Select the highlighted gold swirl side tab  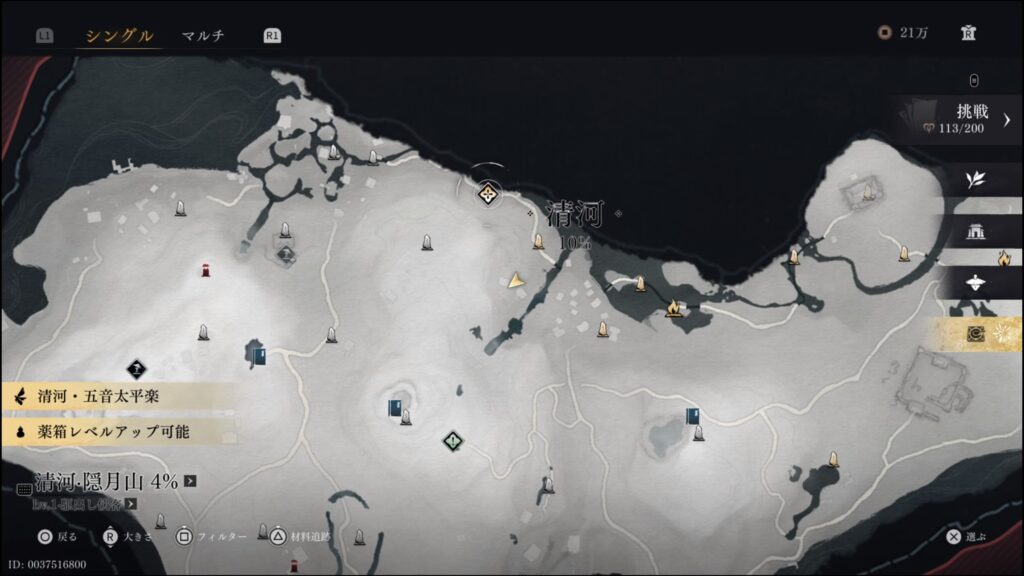976,334
